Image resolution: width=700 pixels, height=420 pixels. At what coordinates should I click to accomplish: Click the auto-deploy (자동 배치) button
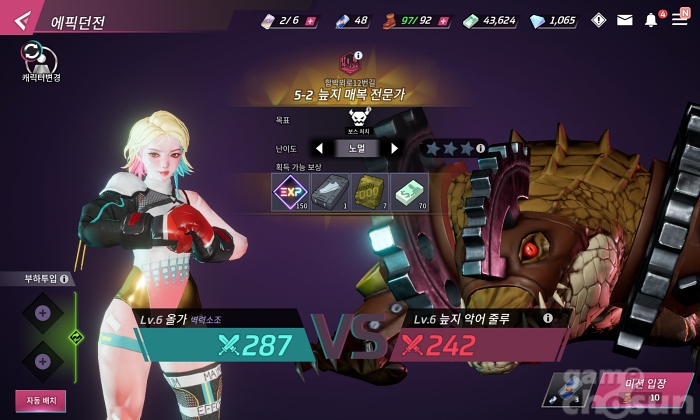(x=40, y=400)
